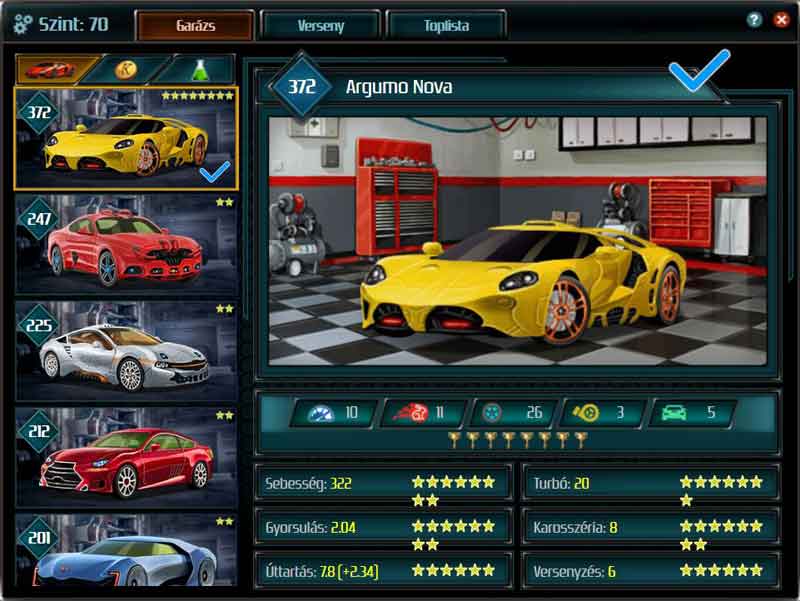Select the dark red 212 car thumbnail

tap(126, 457)
